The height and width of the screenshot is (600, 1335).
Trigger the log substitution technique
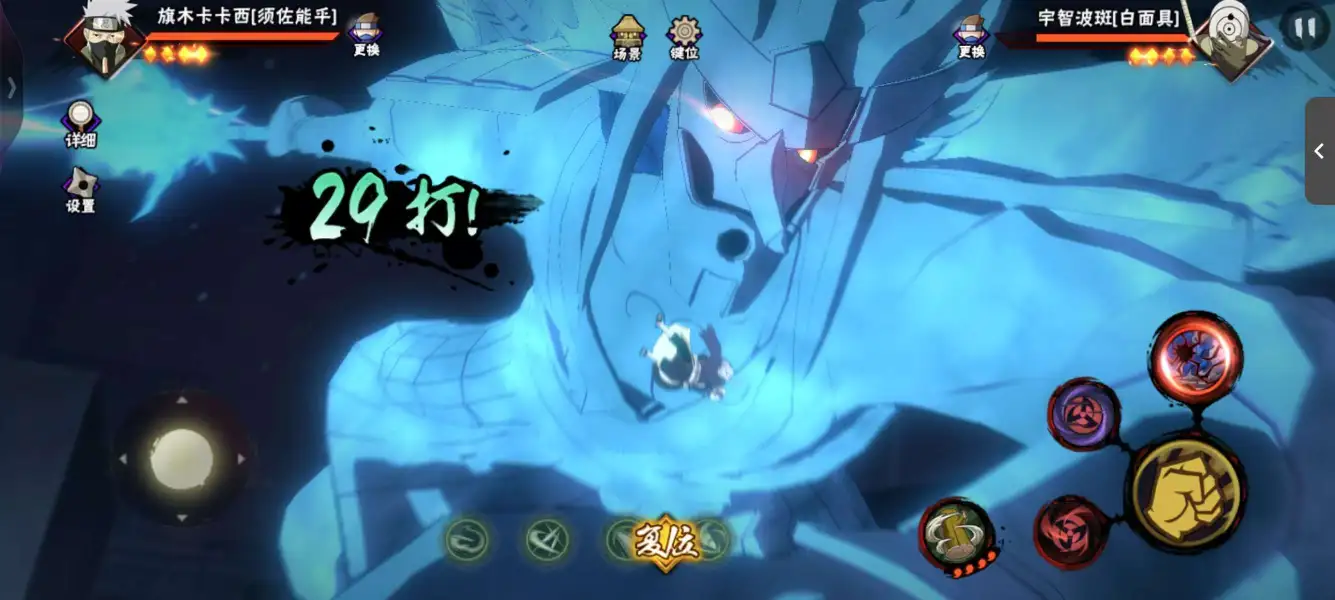pyautogui.click(x=956, y=537)
